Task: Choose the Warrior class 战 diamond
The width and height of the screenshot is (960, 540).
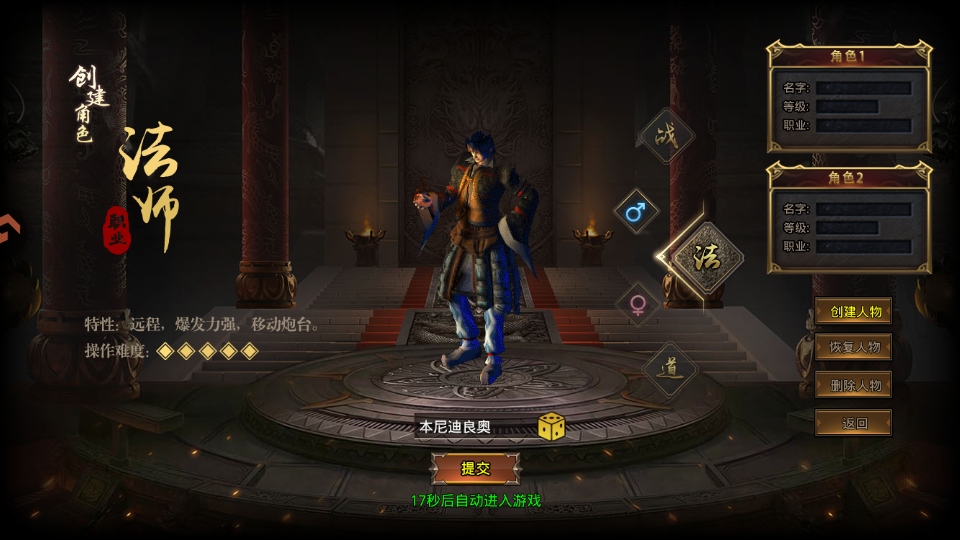Action: [x=667, y=136]
